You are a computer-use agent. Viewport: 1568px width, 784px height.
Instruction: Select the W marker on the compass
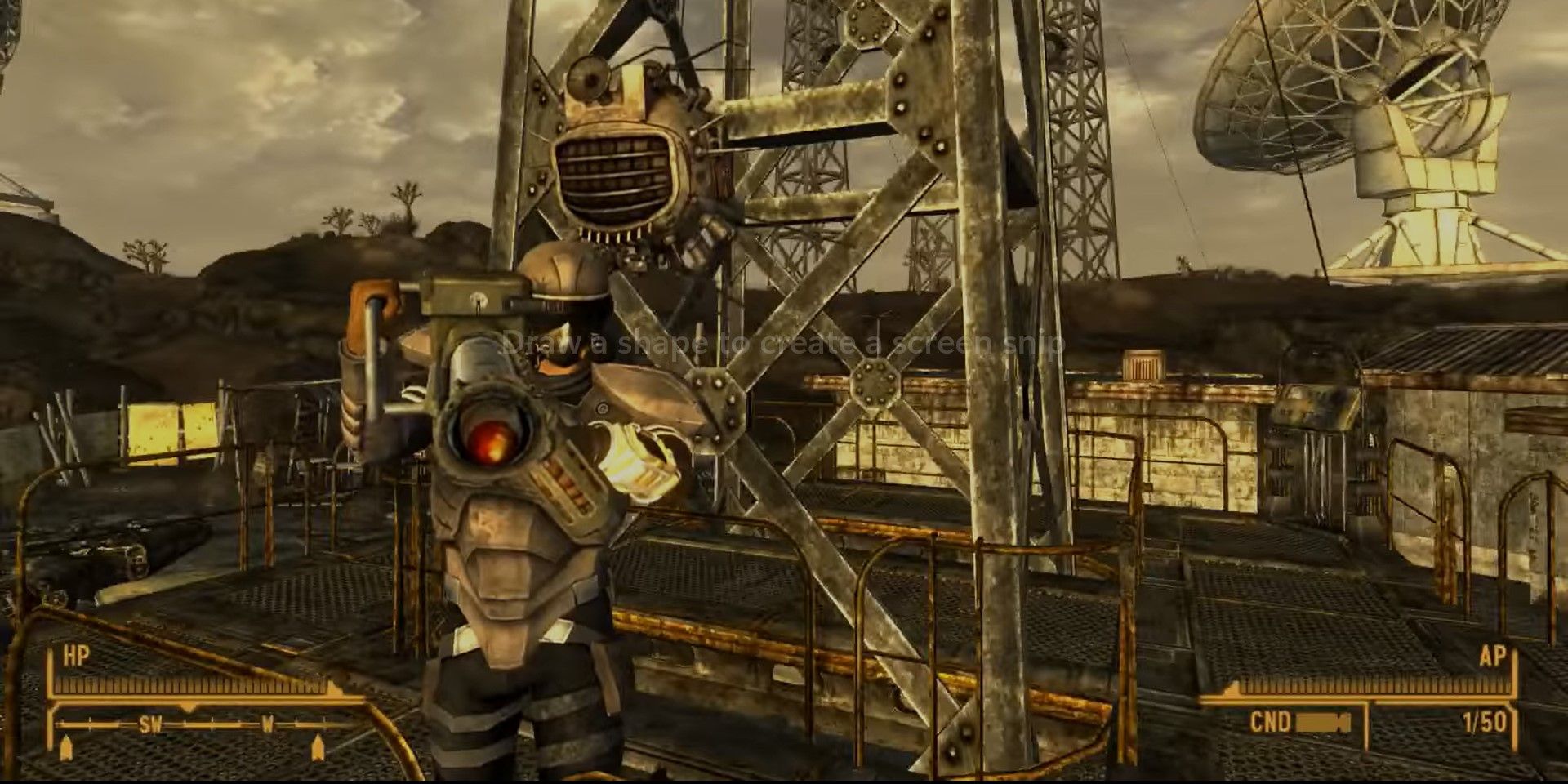tap(268, 725)
